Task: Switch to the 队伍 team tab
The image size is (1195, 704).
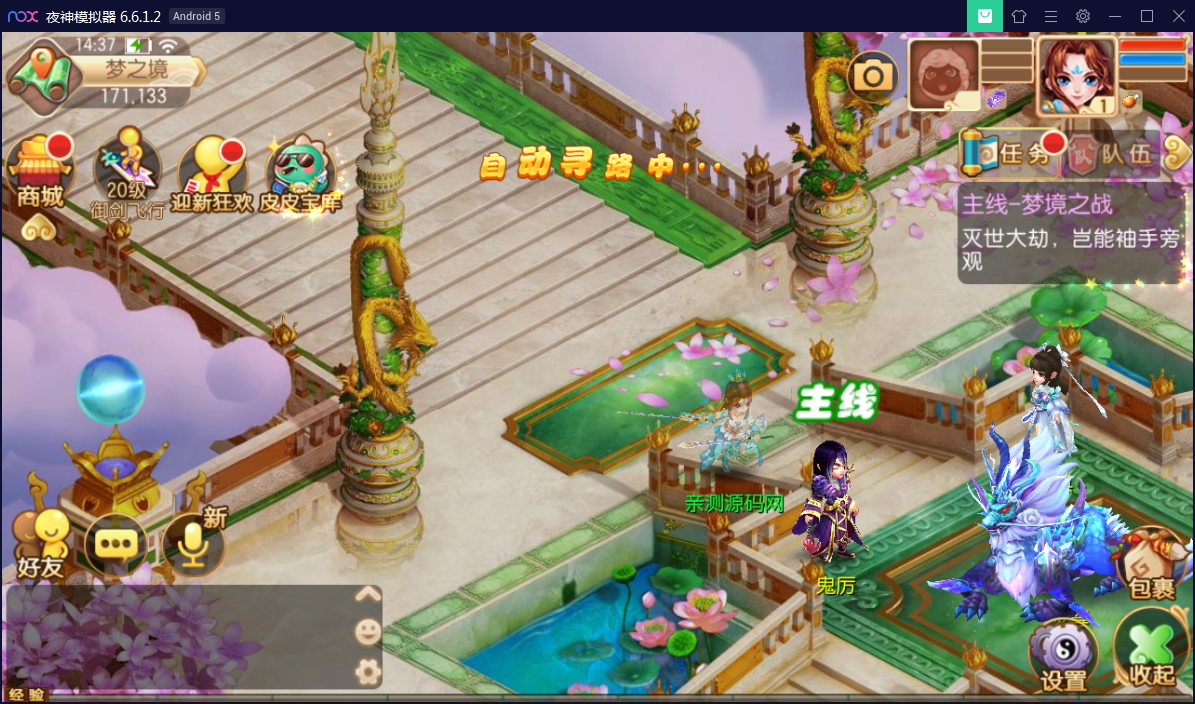Action: (1112, 153)
